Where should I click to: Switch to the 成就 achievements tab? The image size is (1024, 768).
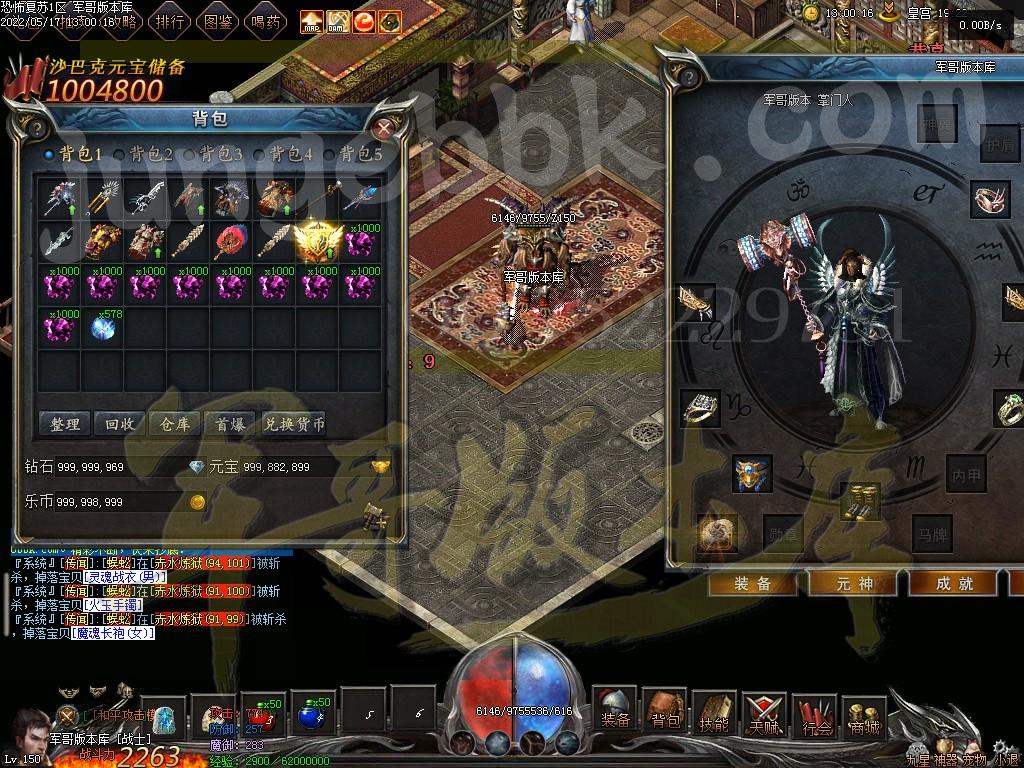[x=954, y=584]
